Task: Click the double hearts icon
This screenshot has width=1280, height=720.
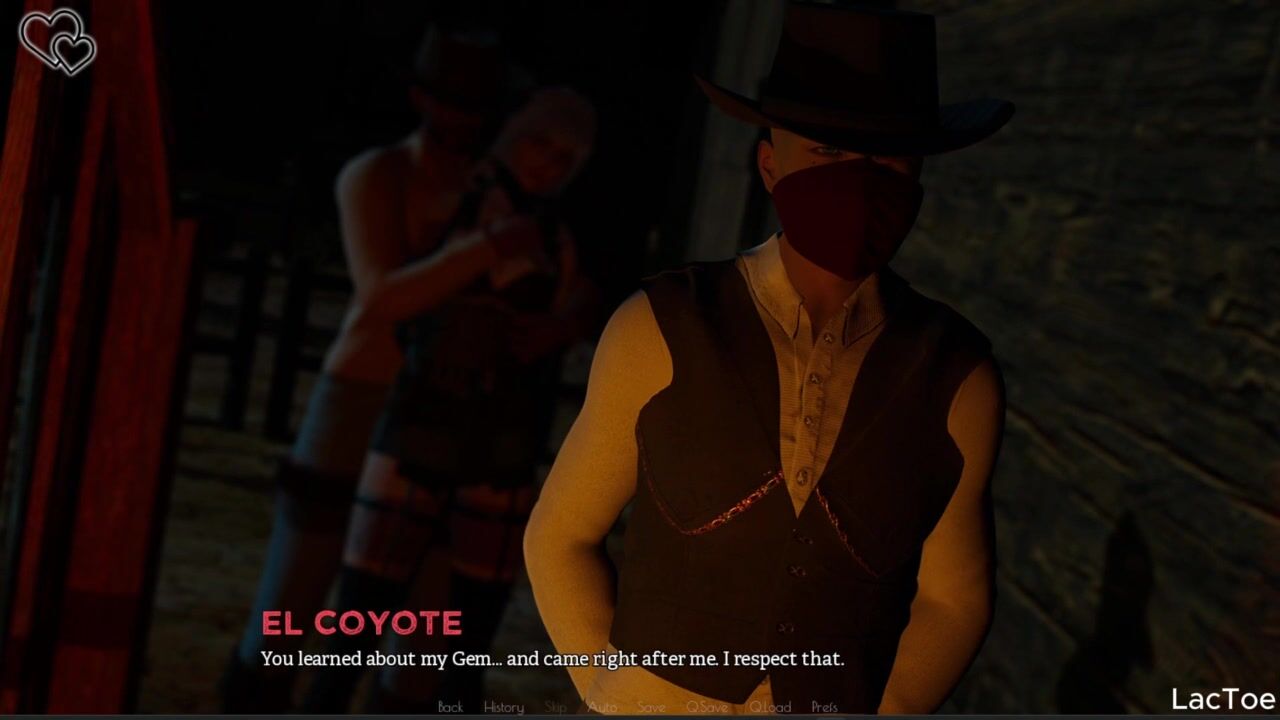Action: pyautogui.click(x=58, y=41)
